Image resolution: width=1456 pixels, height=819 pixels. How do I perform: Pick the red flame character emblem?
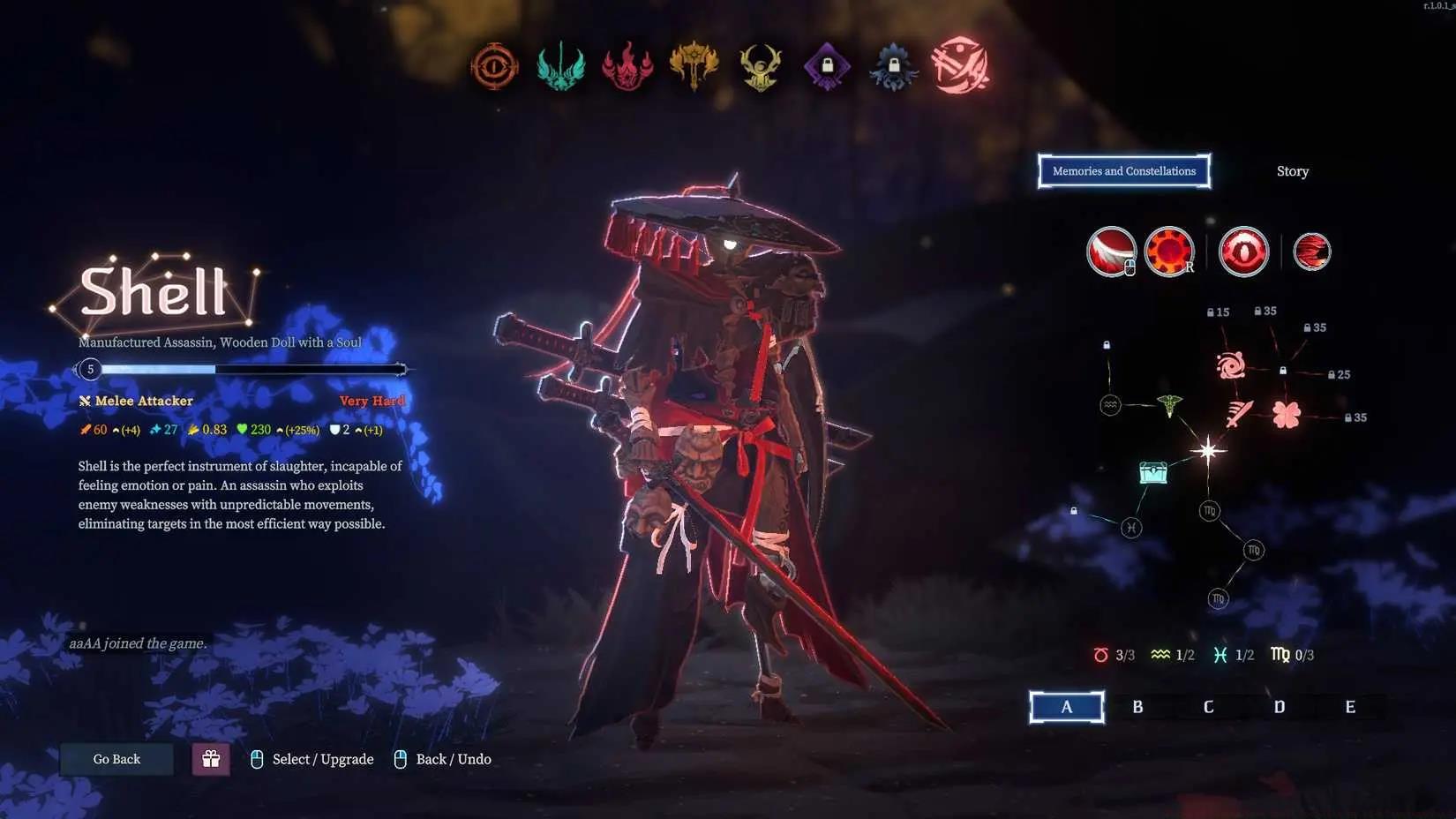627,66
